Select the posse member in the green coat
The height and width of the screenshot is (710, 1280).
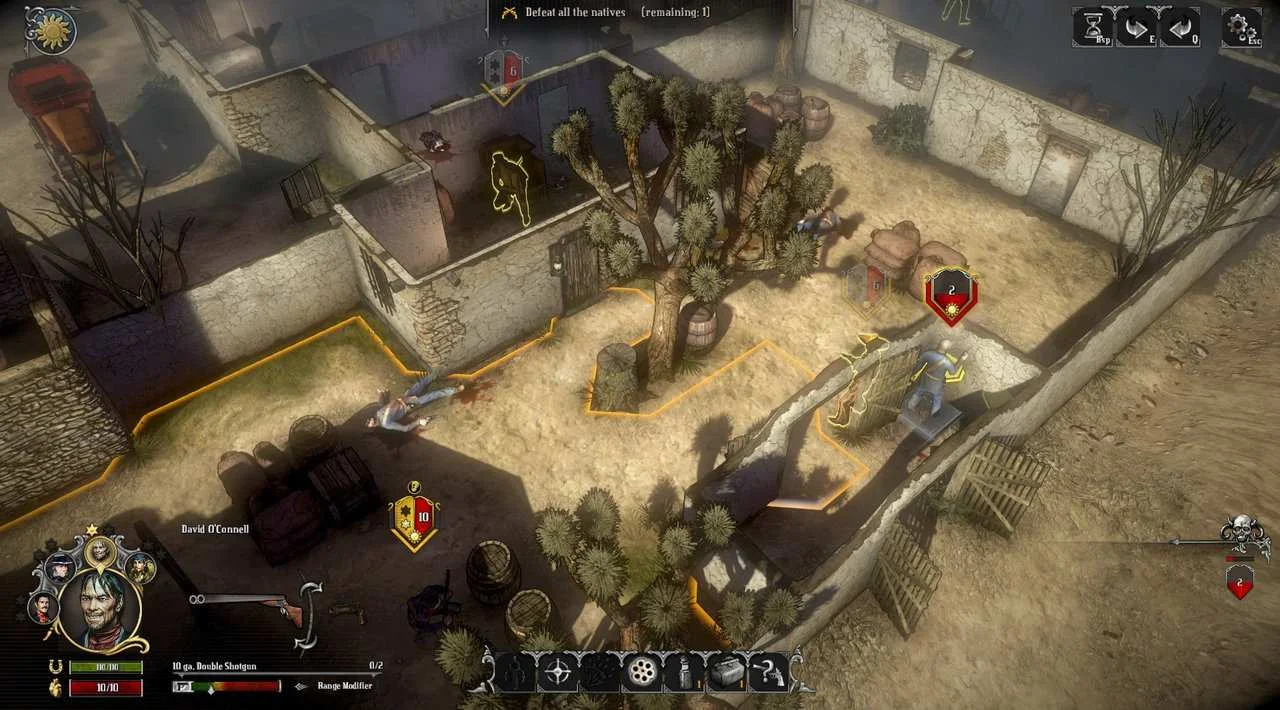[140, 567]
